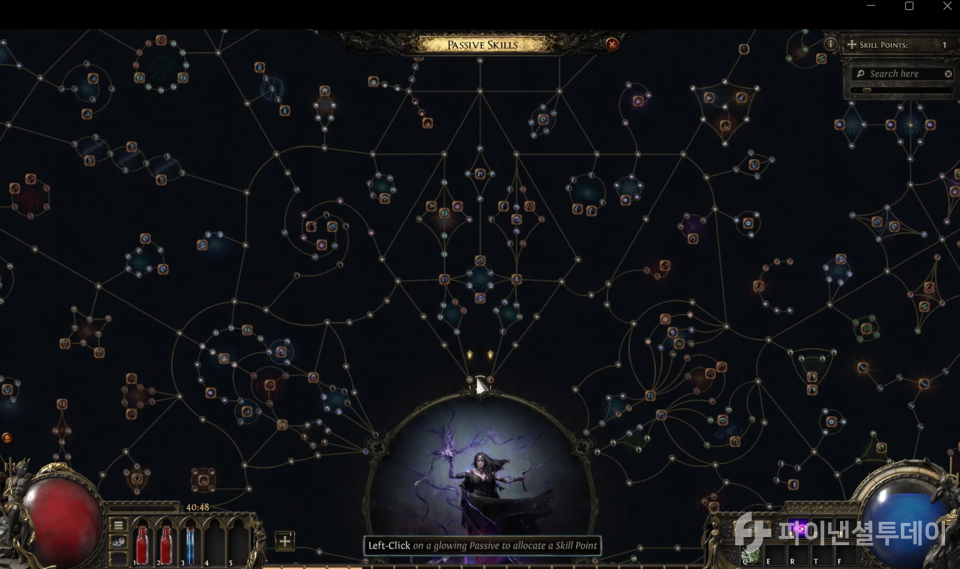Select the first red life flask
Image resolution: width=960 pixels, height=569 pixels.
pyautogui.click(x=142, y=543)
